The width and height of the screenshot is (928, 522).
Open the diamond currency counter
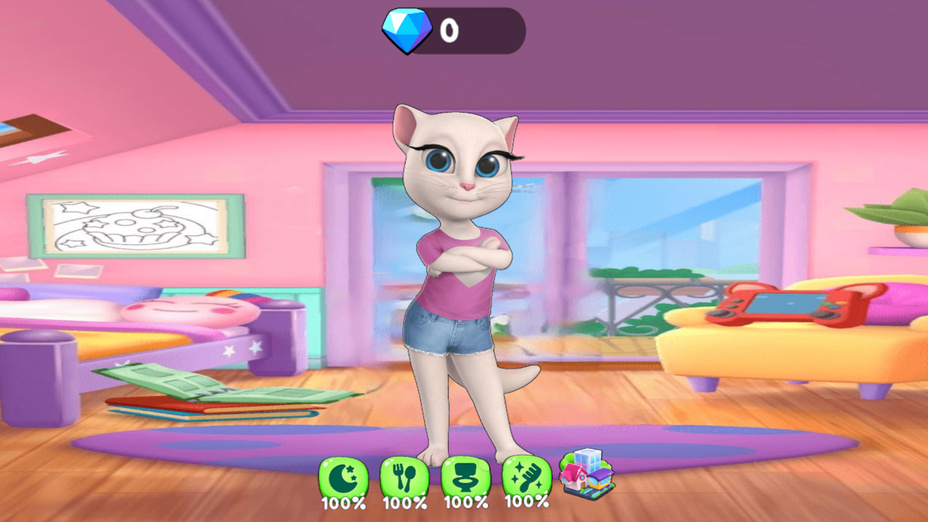[x=453, y=31]
